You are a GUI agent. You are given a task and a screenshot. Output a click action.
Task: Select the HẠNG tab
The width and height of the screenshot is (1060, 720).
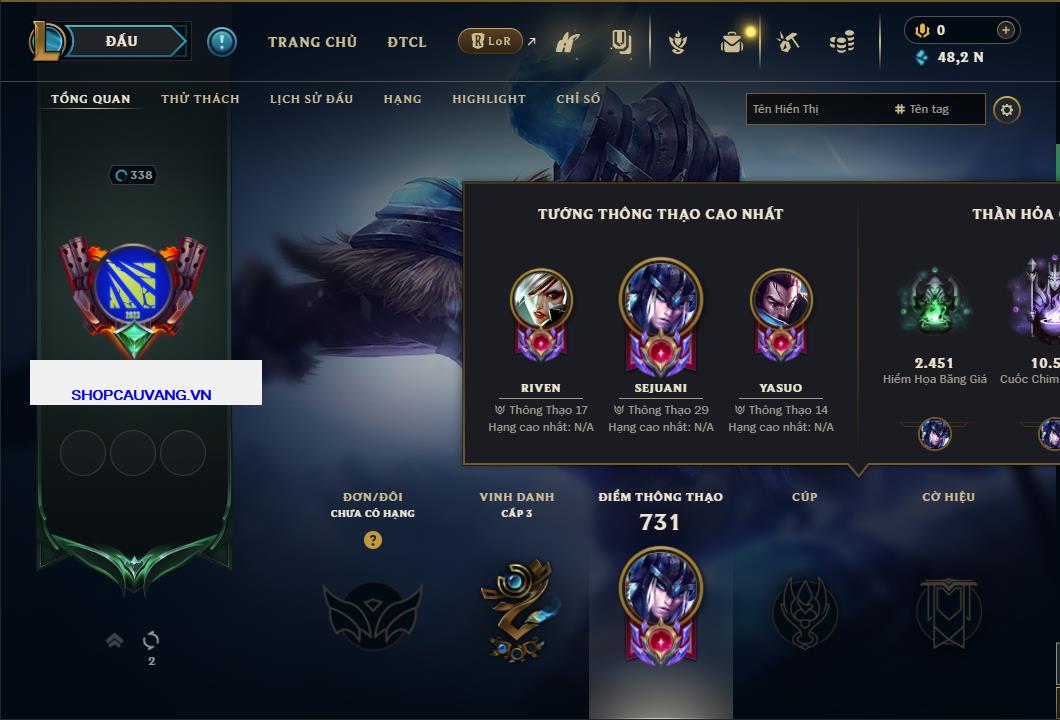(402, 99)
